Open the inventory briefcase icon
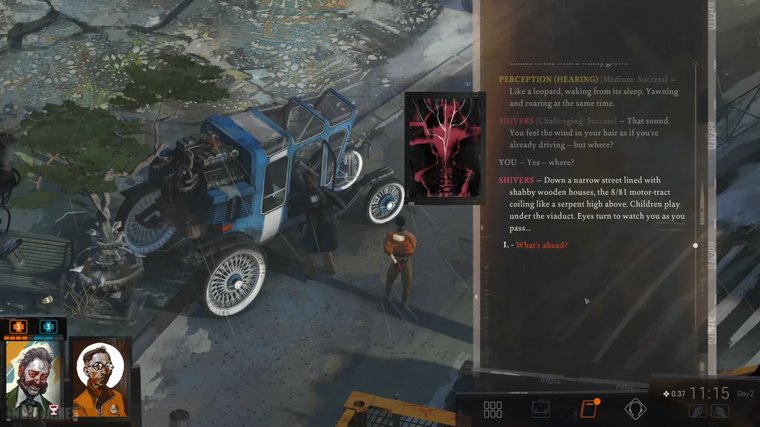Screen dimensions: 760x427 click(x=541, y=409)
